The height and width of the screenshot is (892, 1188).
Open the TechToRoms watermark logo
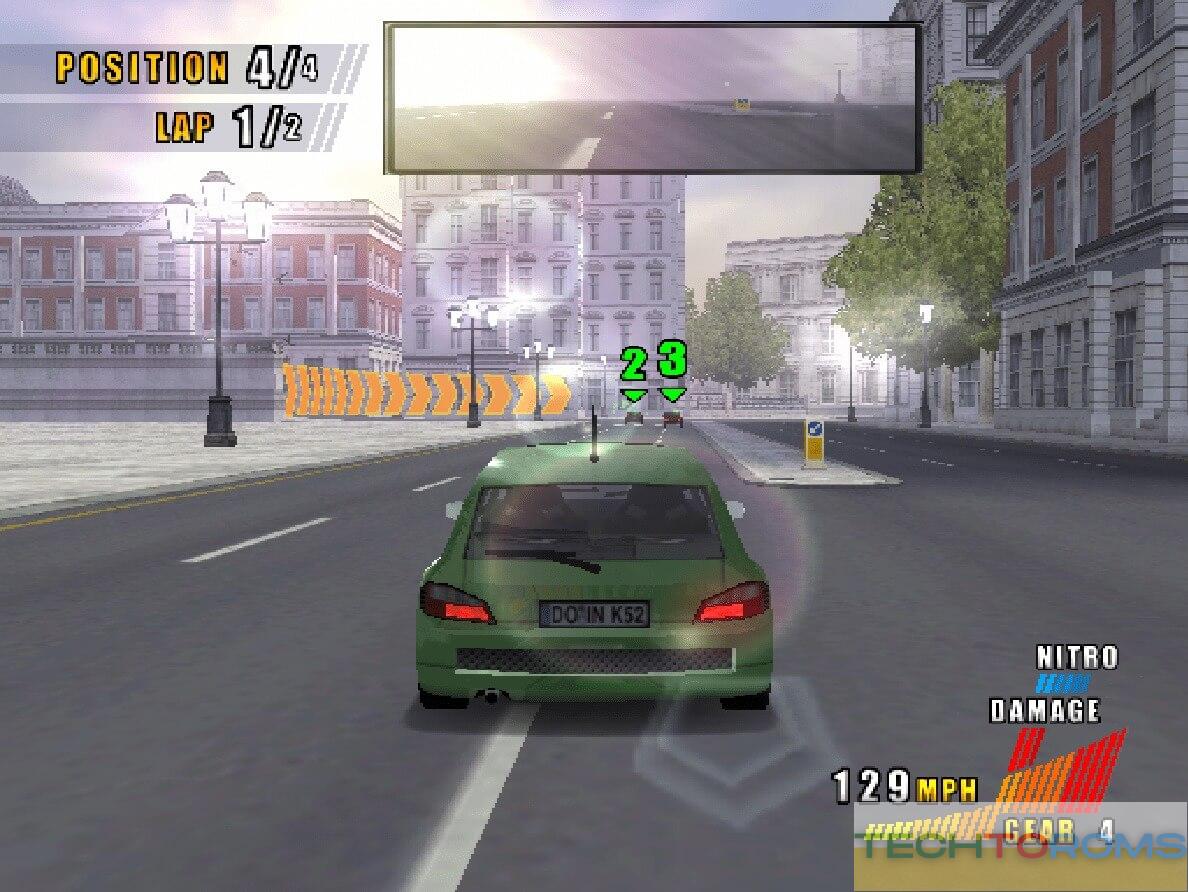click(x=1021, y=849)
